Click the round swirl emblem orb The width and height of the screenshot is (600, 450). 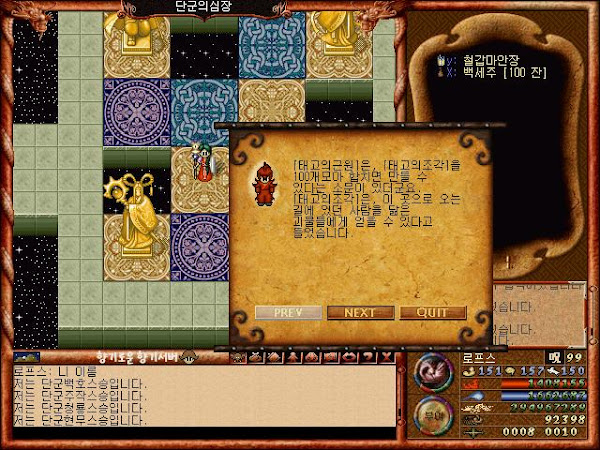(434, 372)
